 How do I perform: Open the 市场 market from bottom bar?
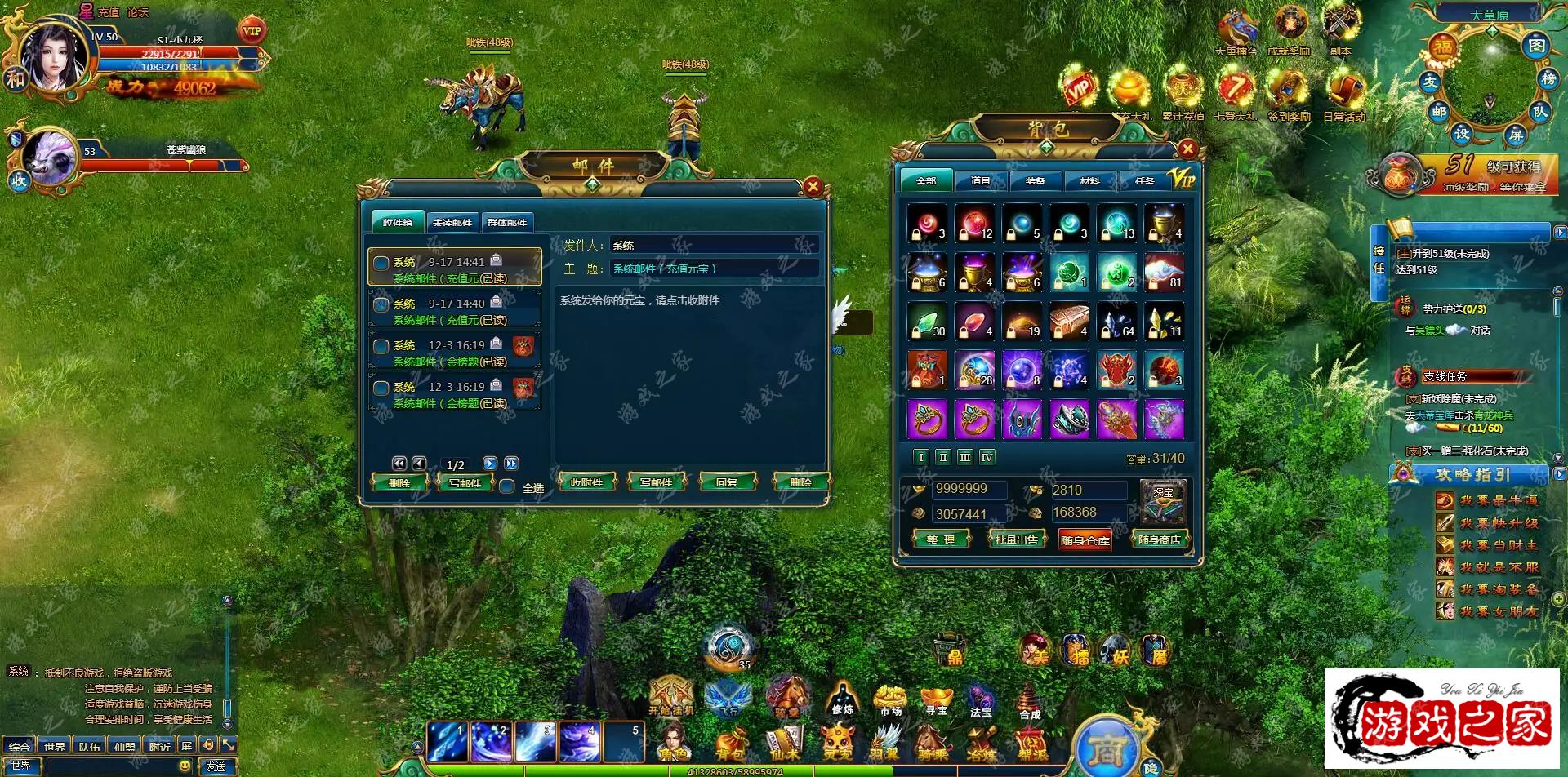pos(890,701)
